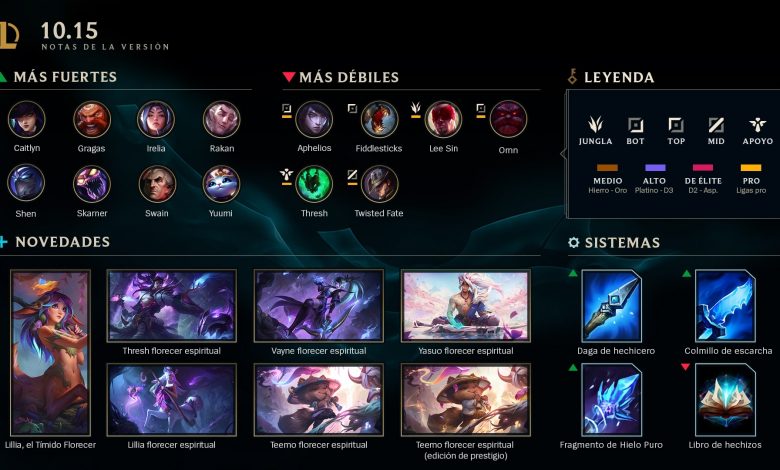View the Thresh florecer espiritual skin
Viewport: 780px width, 470px height.
click(171, 306)
